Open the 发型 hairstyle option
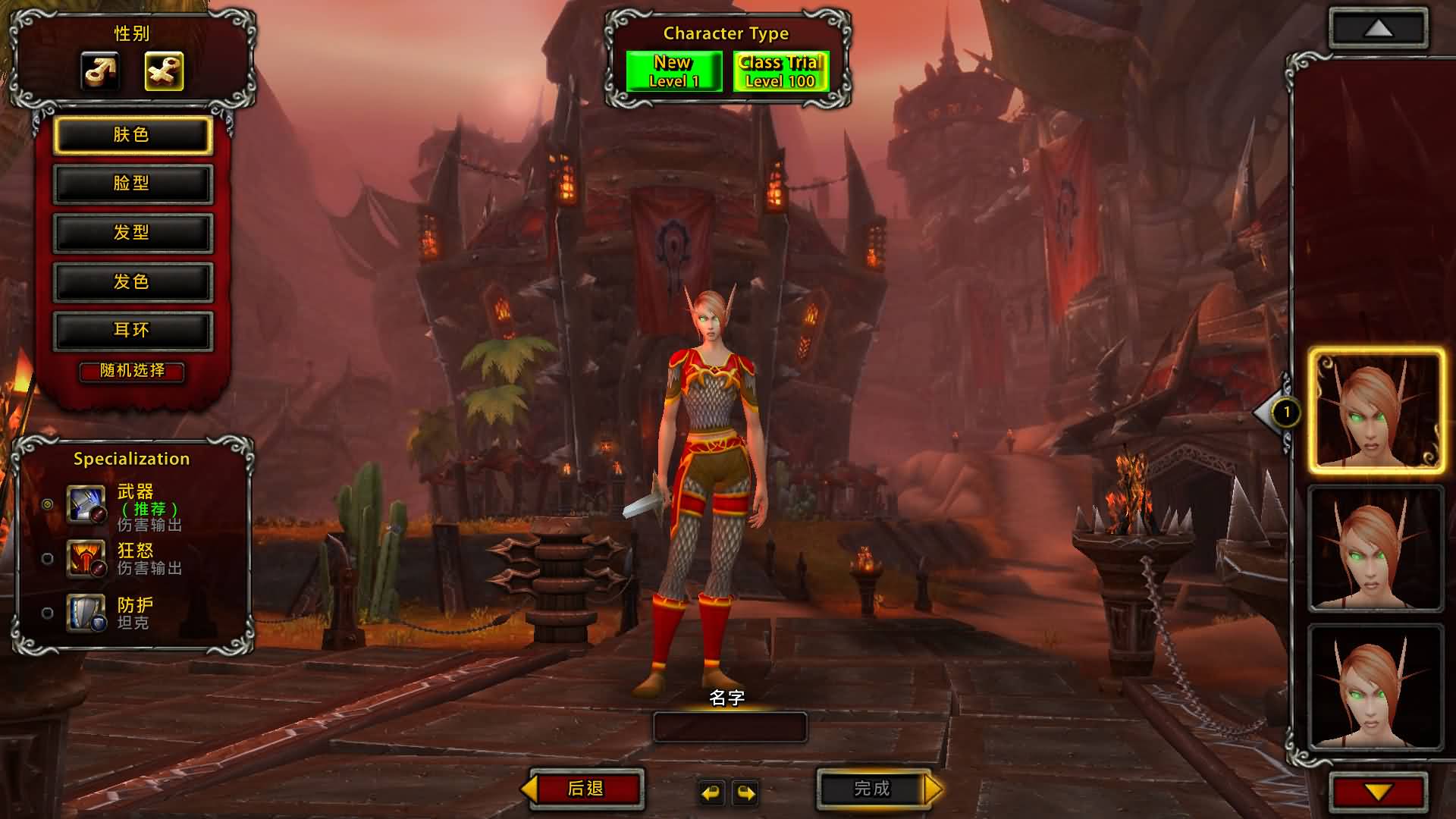Image resolution: width=1456 pixels, height=819 pixels. [132, 233]
